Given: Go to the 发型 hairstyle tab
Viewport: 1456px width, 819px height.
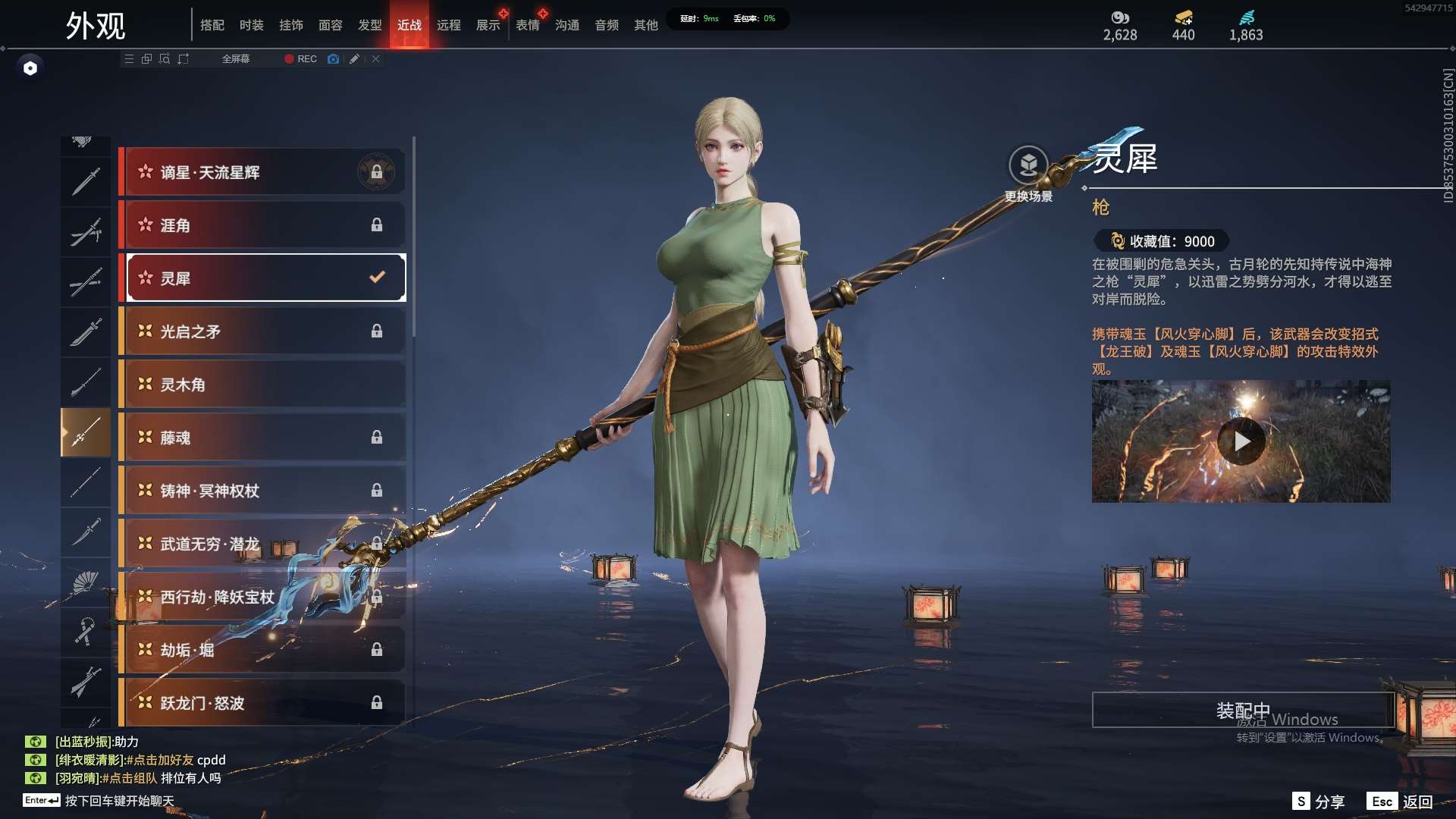Looking at the screenshot, I should pyautogui.click(x=370, y=25).
